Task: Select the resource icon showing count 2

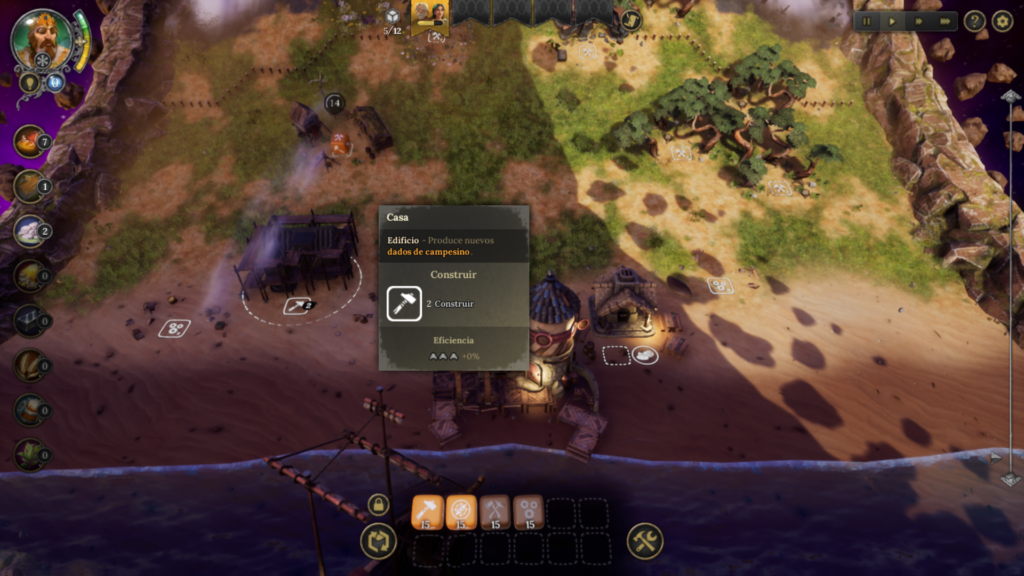Action: [x=30, y=231]
